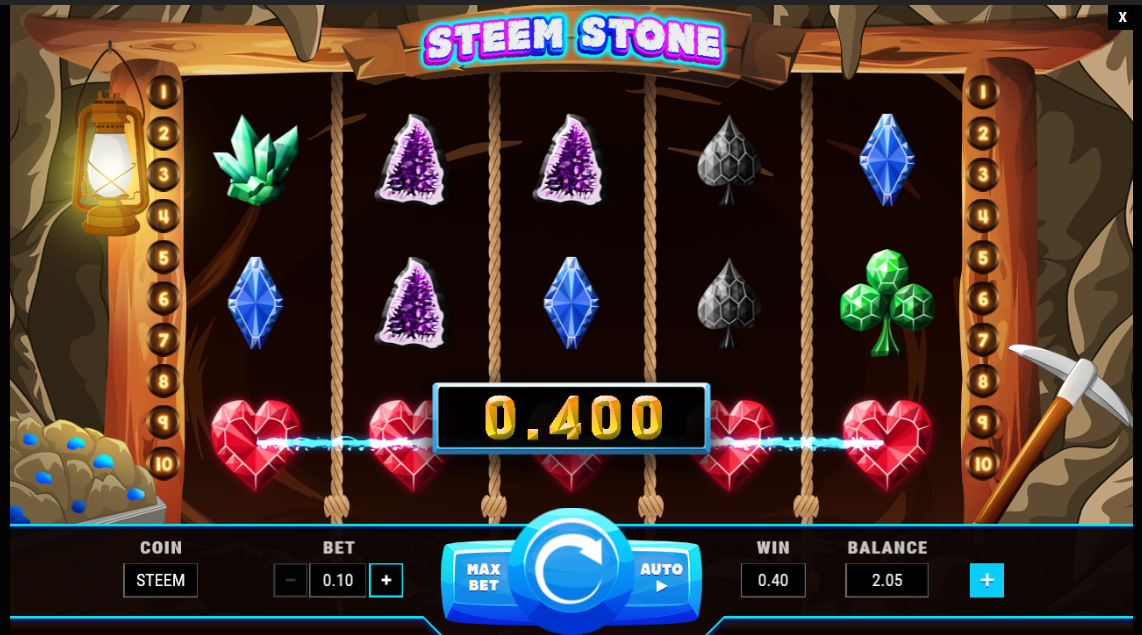Decrease the bet with the minus button
Image resolution: width=1142 pixels, height=635 pixels.
[x=291, y=580]
